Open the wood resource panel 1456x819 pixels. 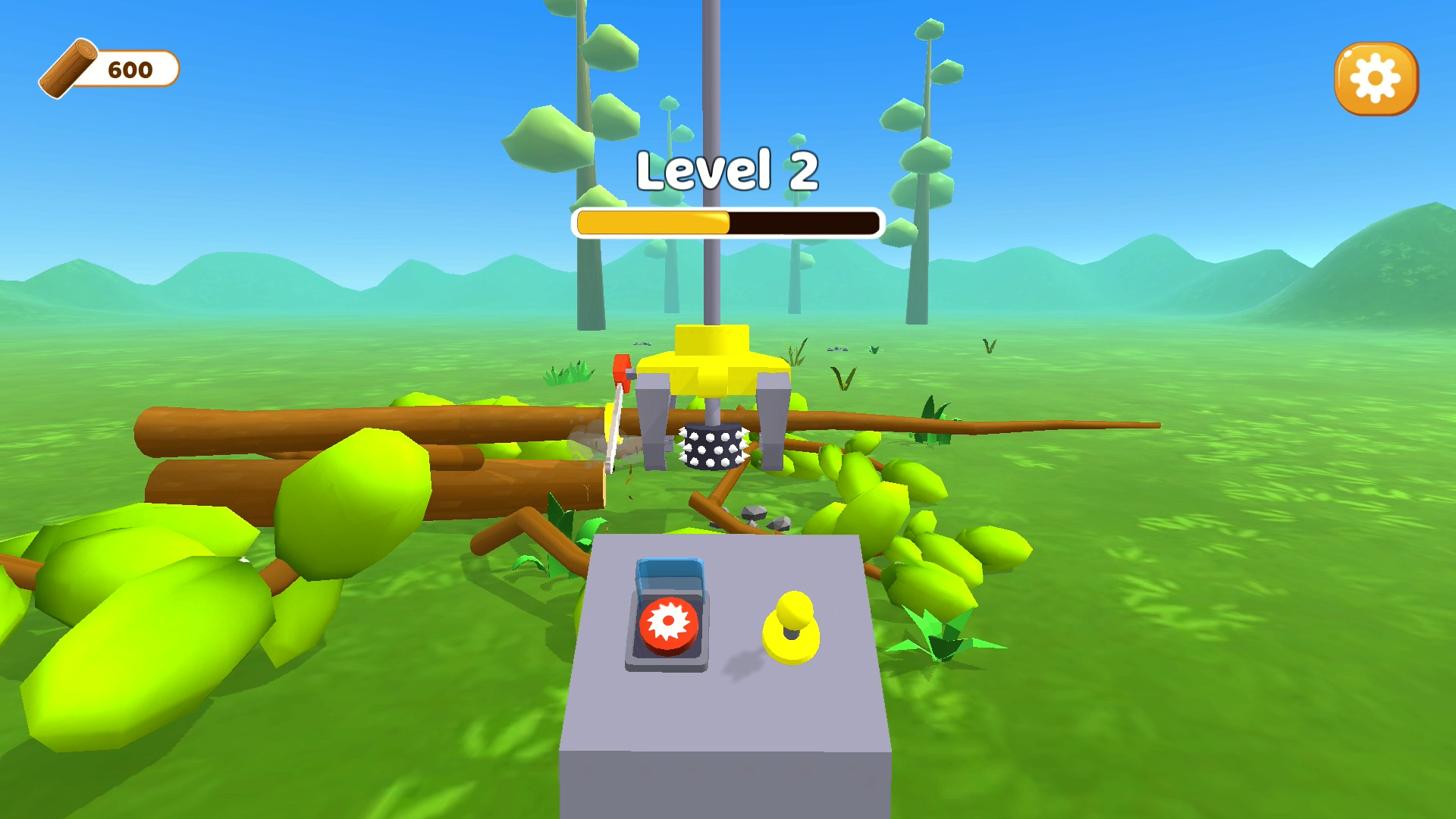pyautogui.click(x=106, y=70)
